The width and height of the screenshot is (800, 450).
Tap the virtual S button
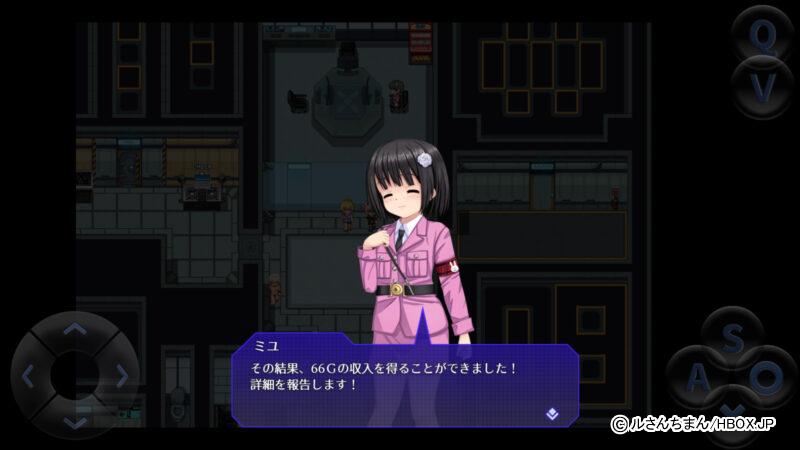(733, 340)
